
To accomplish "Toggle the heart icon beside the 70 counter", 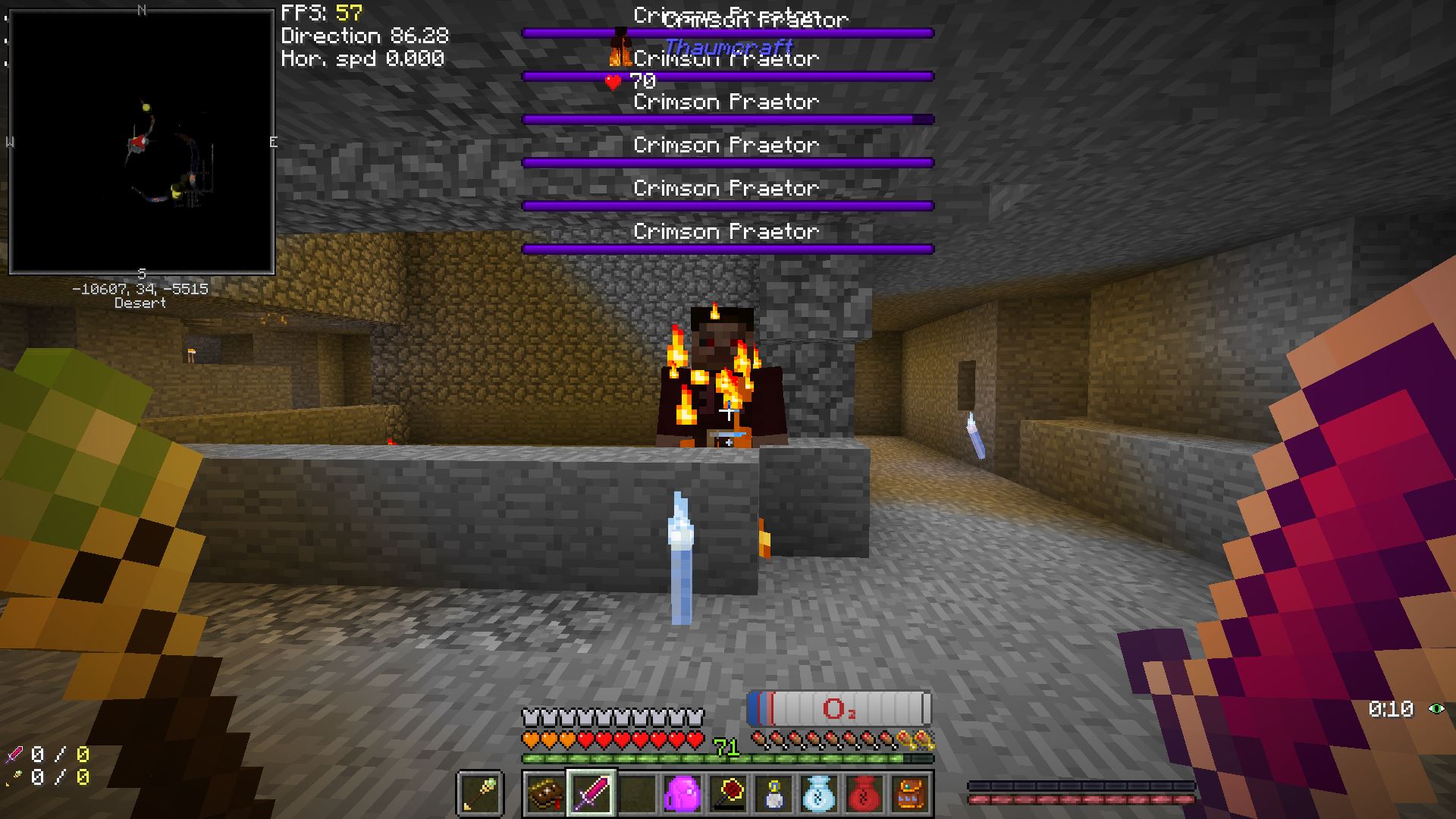I will 611,82.
